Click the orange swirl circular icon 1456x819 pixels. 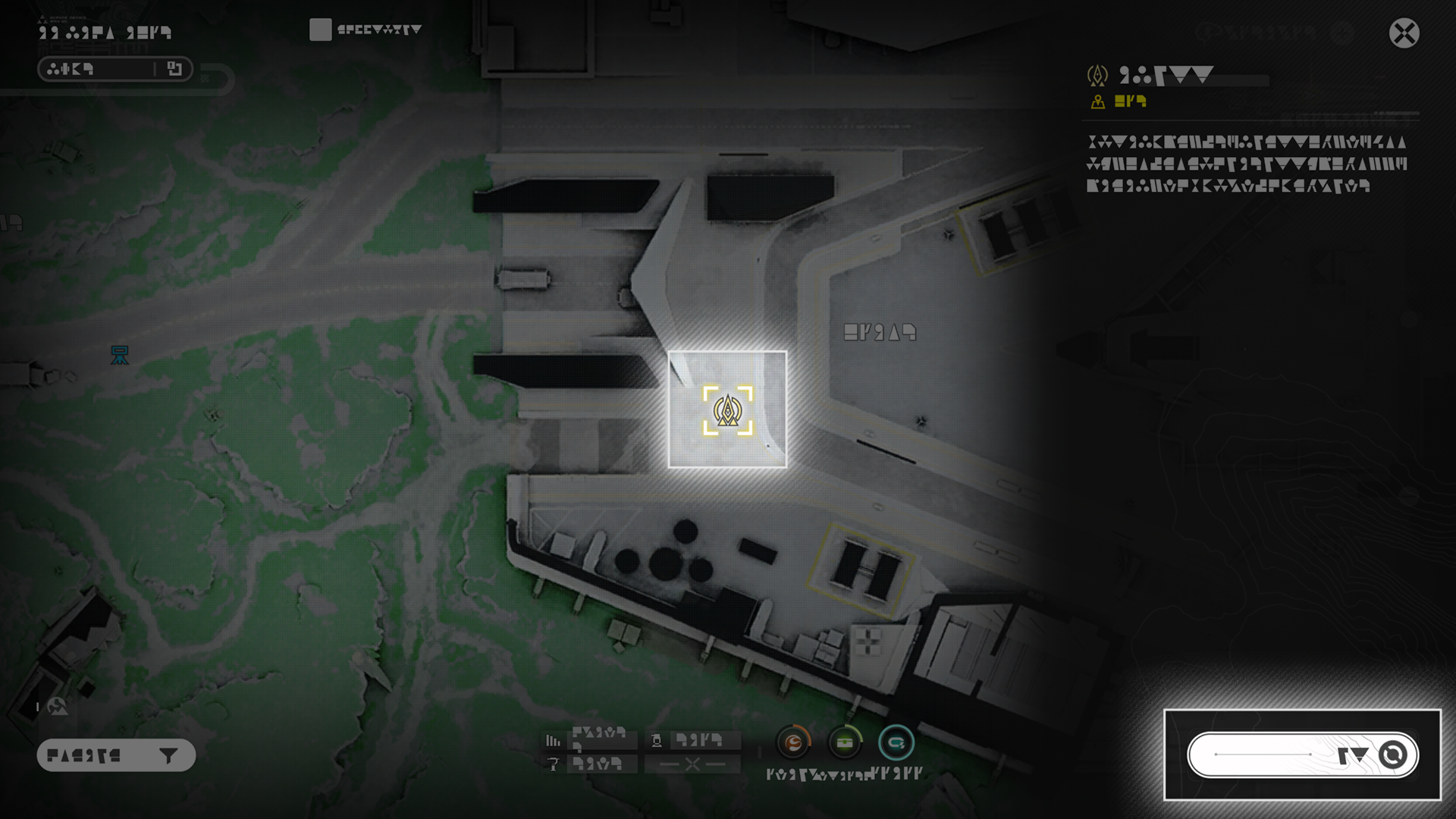[793, 742]
